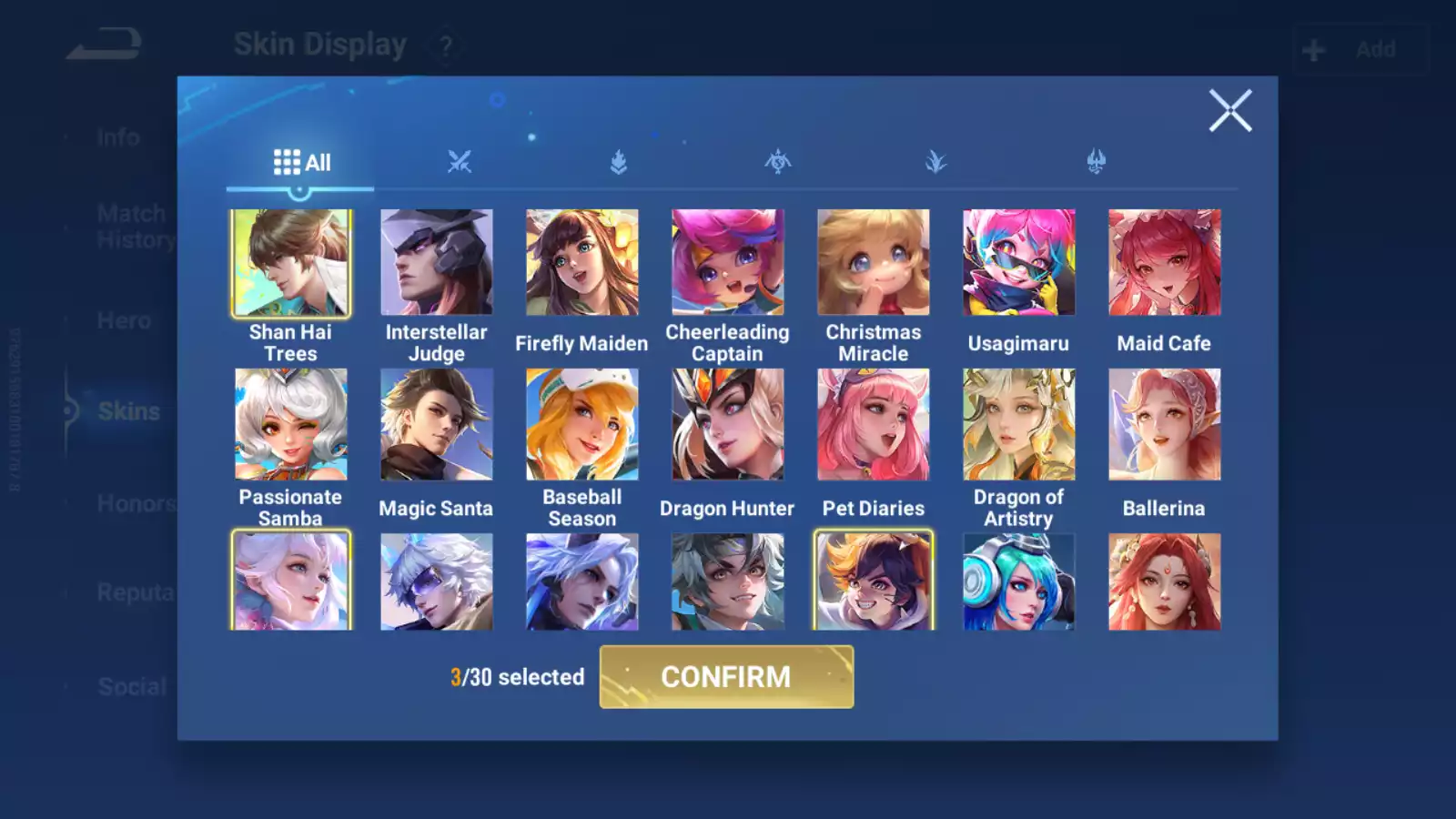
Task: Select the Cheerleading Captain skin
Action: (727, 263)
